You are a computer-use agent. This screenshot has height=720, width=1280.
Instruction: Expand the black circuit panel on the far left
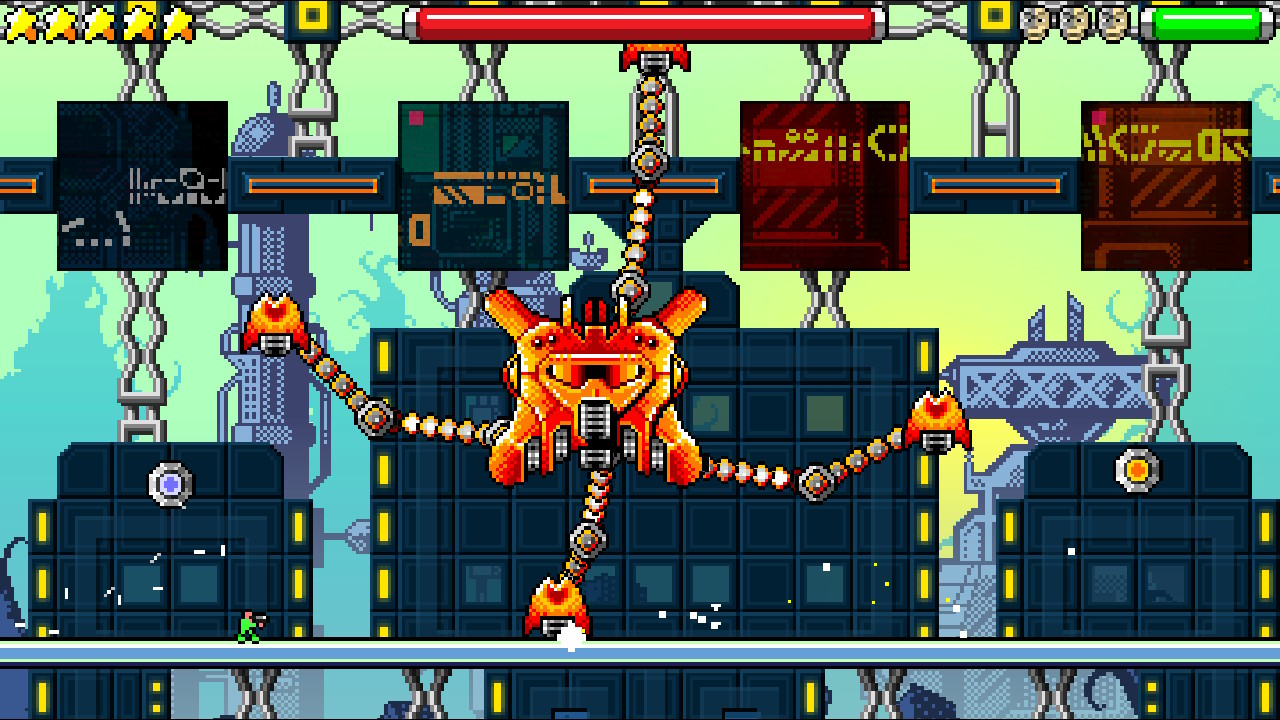coord(140,185)
